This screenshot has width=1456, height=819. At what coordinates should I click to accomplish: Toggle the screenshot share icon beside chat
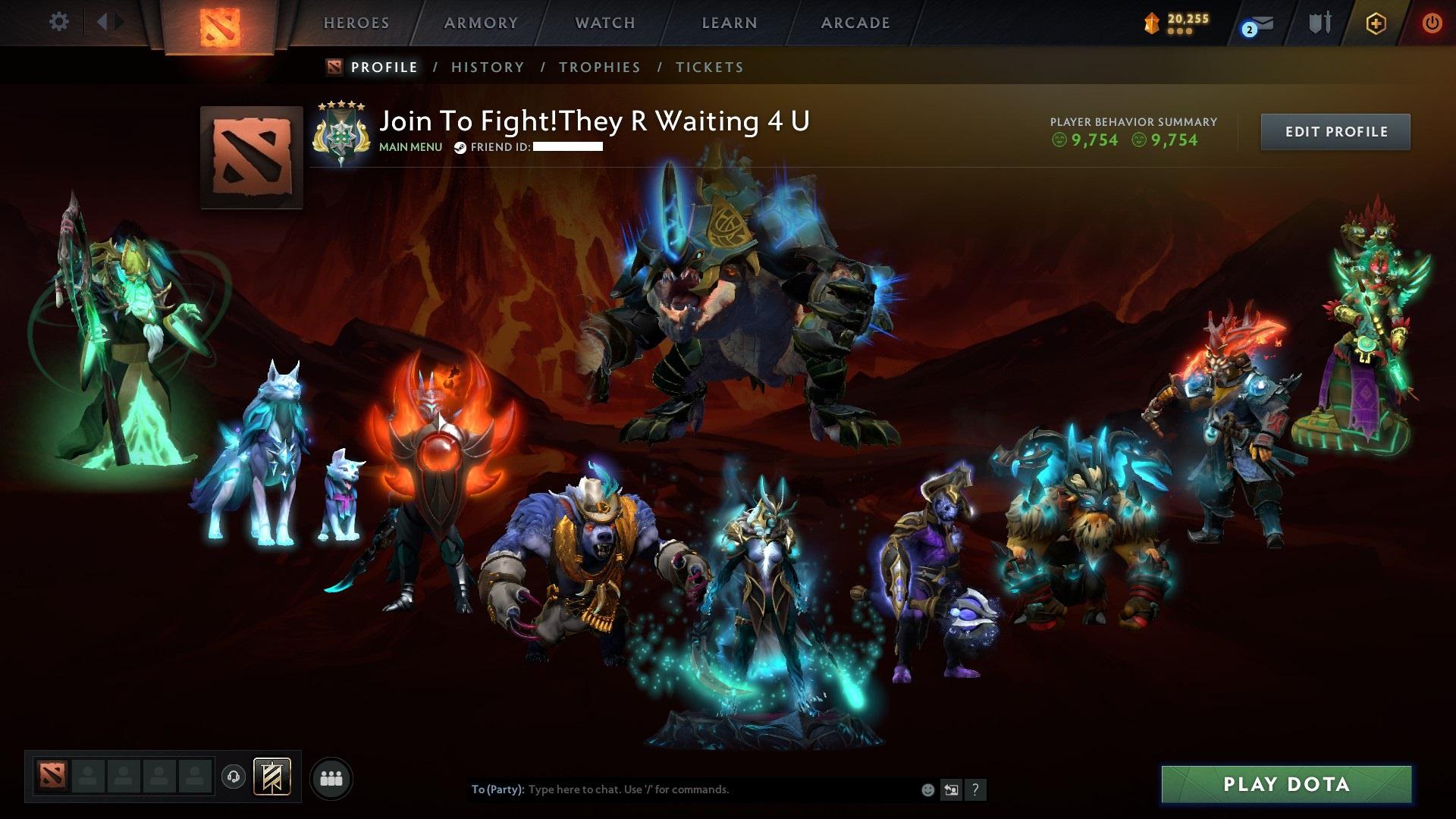pyautogui.click(x=950, y=789)
